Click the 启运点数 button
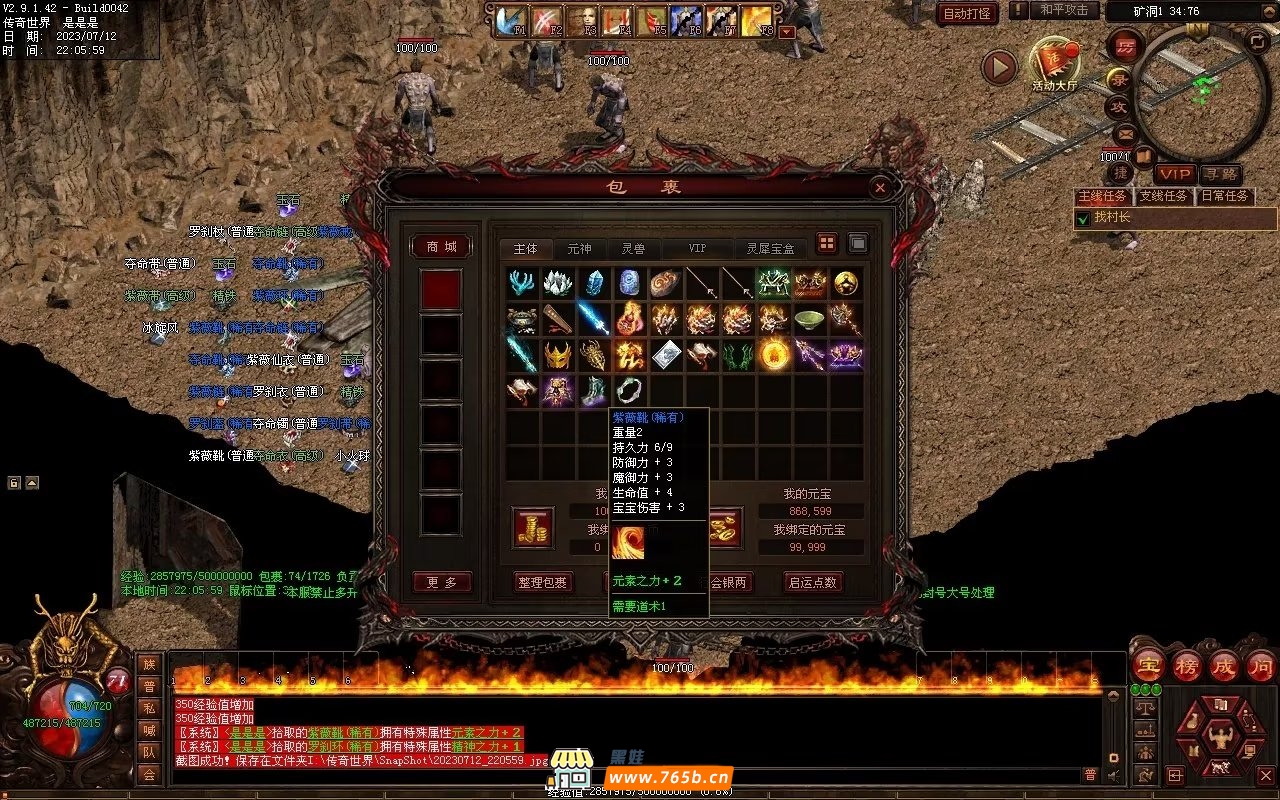Image resolution: width=1280 pixels, height=800 pixels. tap(812, 582)
